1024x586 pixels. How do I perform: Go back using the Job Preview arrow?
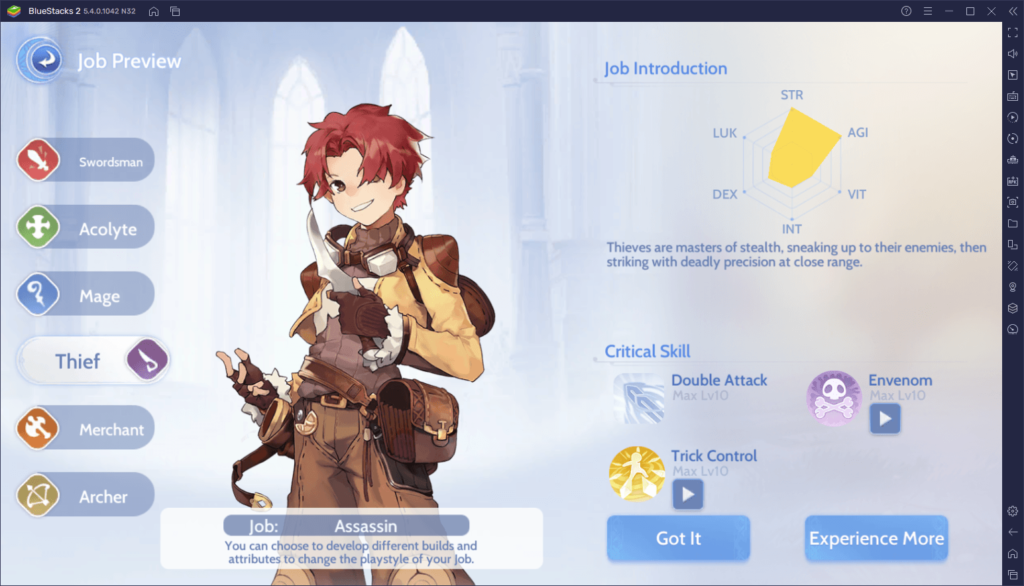pyautogui.click(x=41, y=61)
